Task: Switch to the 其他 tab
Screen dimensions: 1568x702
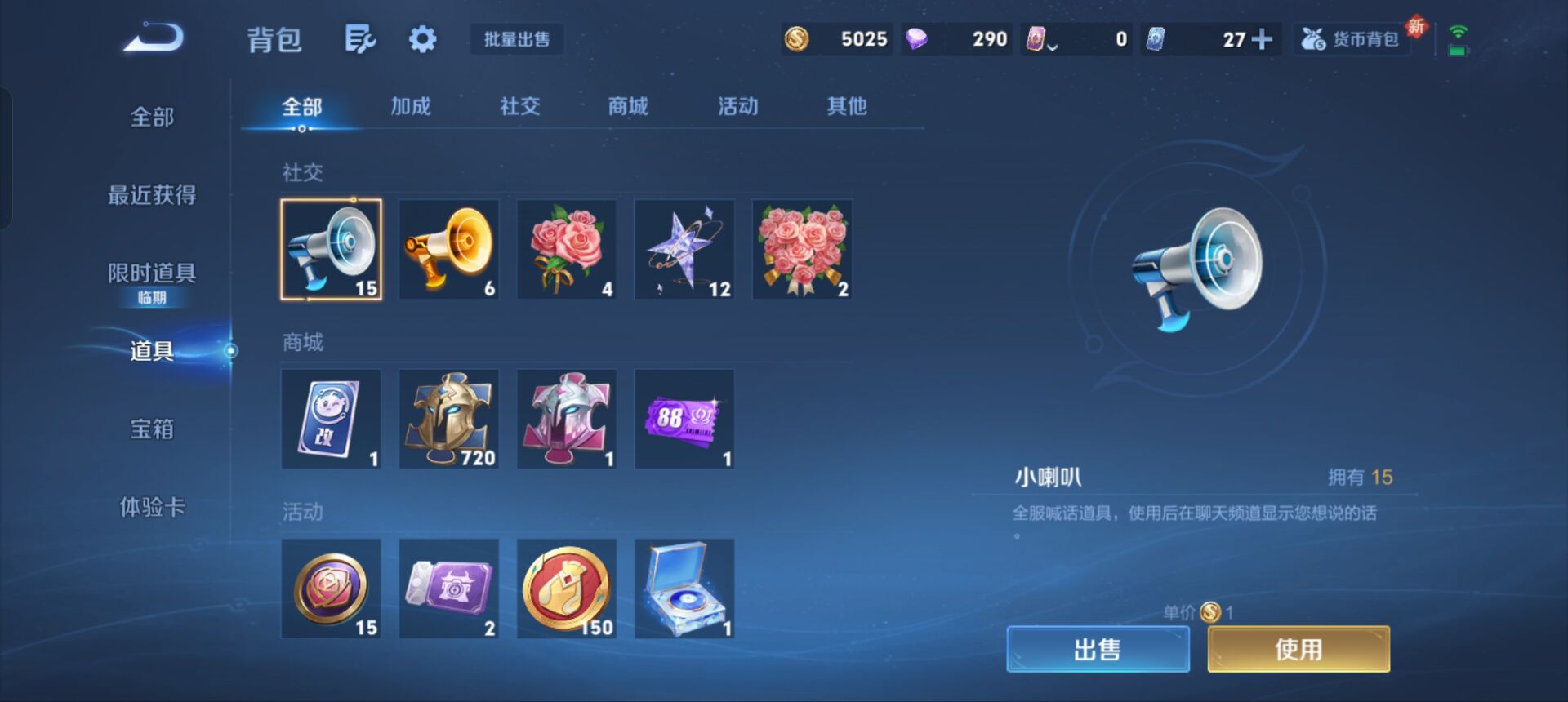Action: click(x=848, y=106)
